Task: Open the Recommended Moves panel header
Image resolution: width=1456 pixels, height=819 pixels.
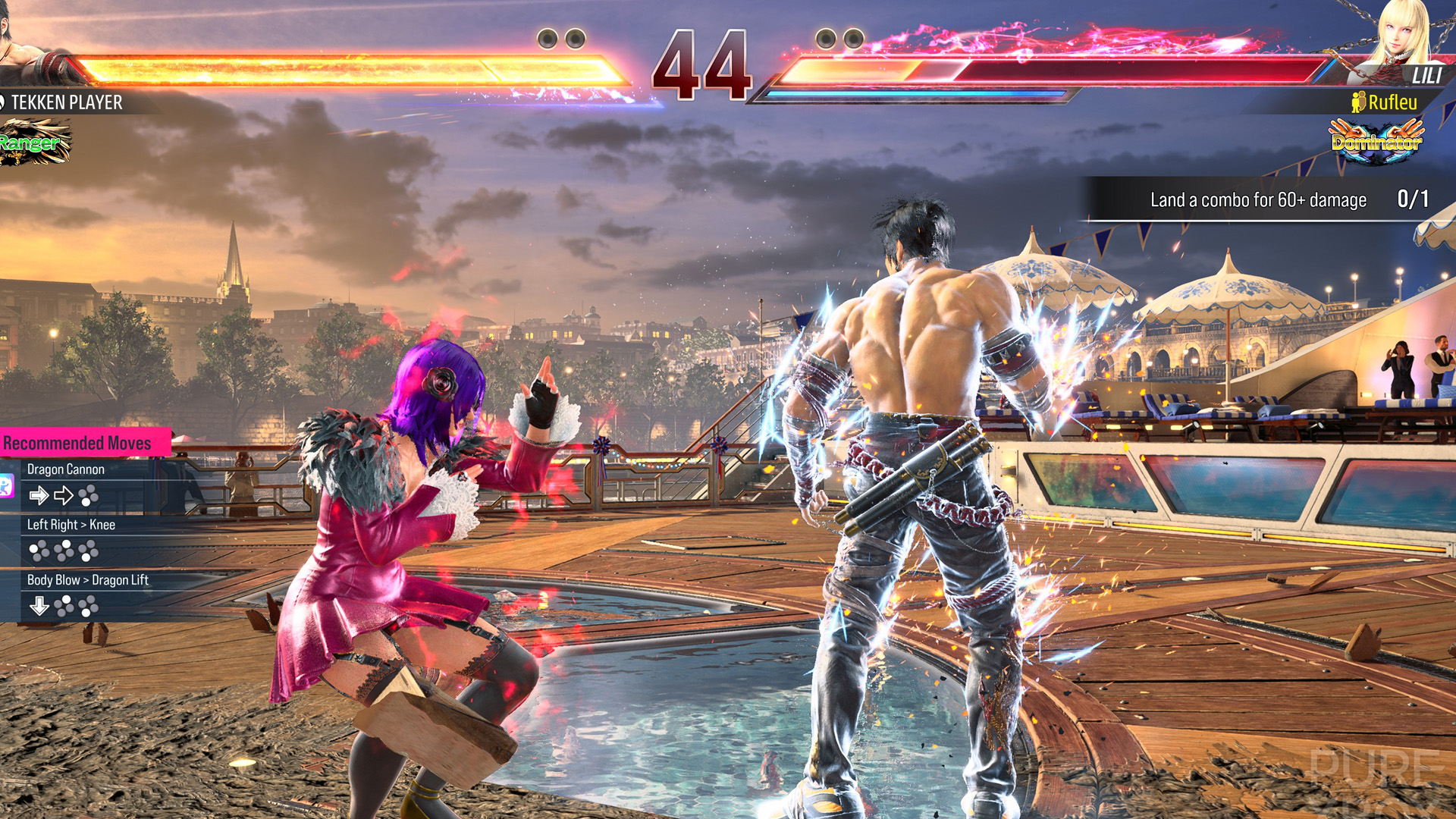Action: (x=77, y=443)
